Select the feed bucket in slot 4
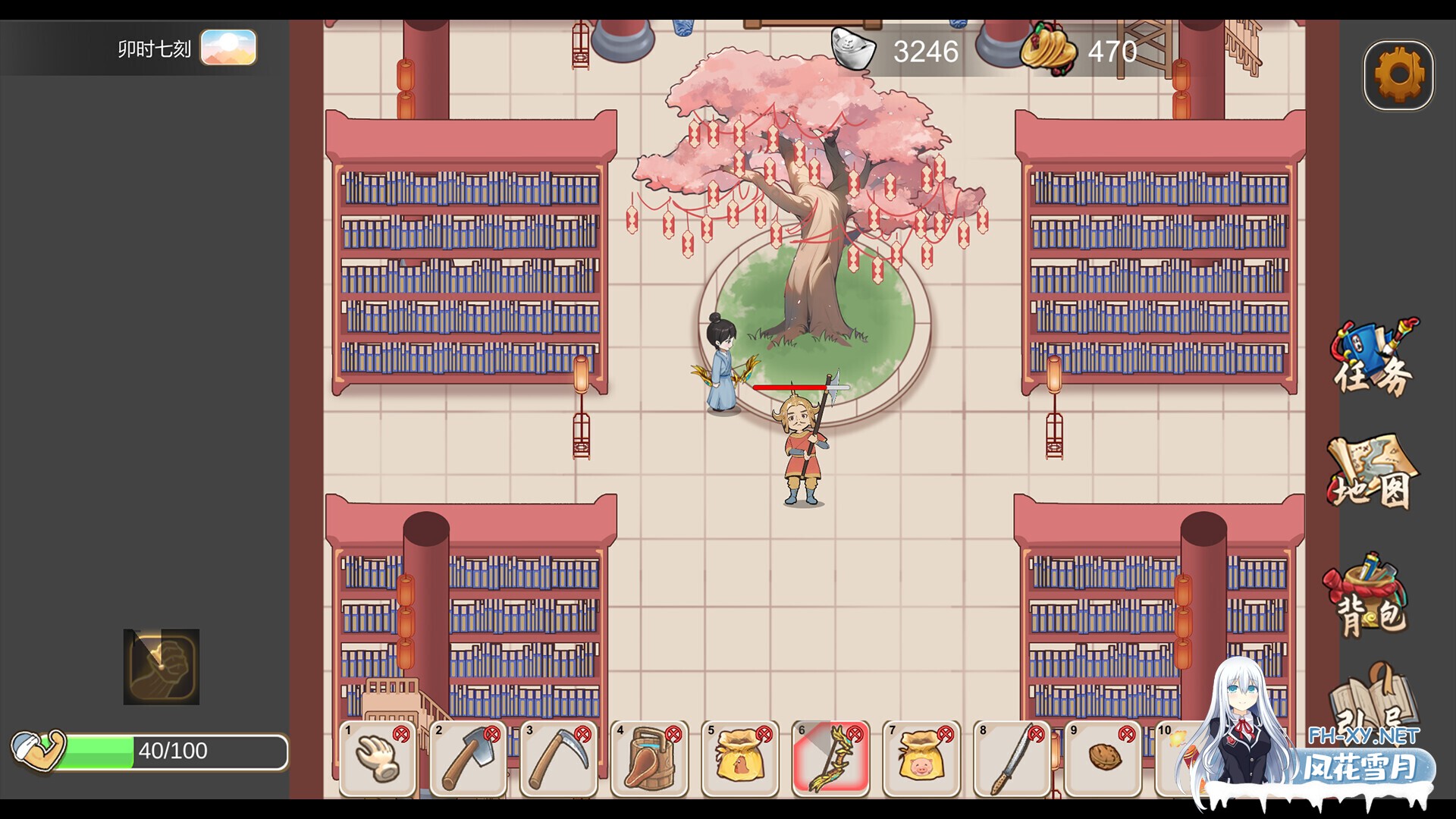This screenshot has height=819, width=1456. click(650, 762)
